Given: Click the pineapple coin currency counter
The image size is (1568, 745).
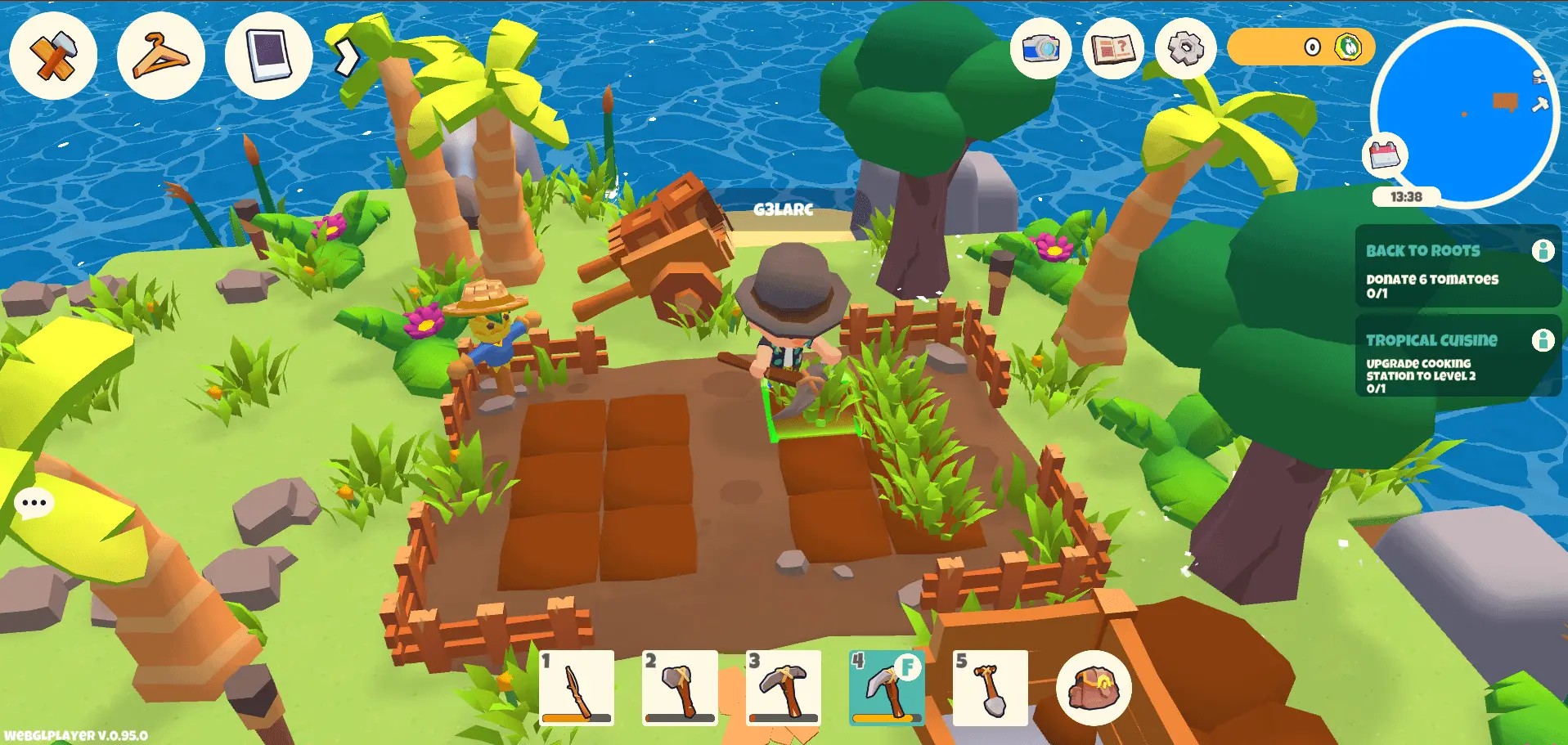Looking at the screenshot, I should 1301,47.
